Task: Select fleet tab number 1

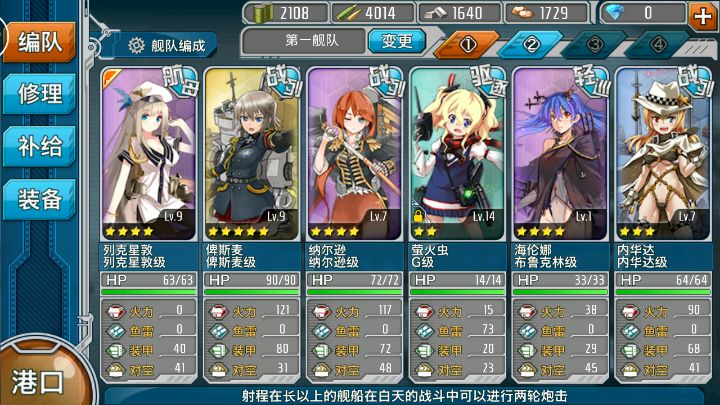Action: [466, 45]
